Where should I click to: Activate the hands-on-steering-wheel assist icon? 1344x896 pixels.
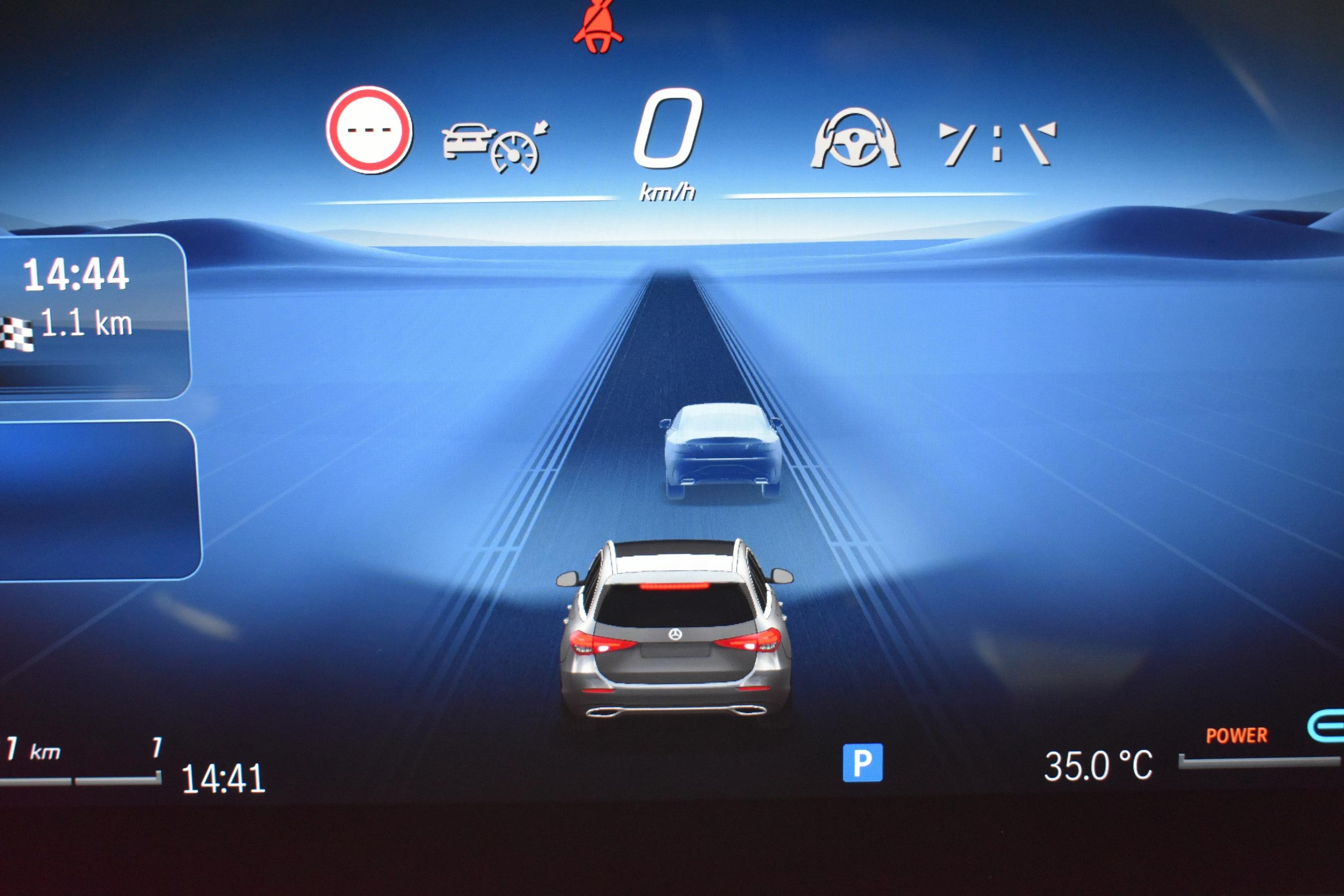855,139
